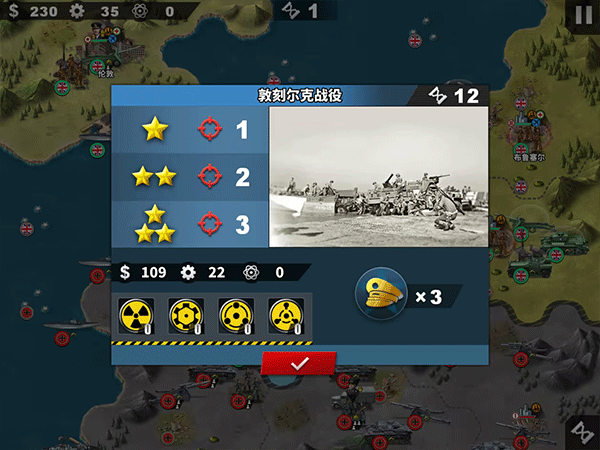View the Dunkirk battle photograph
Viewport: 600px width, 450px height.
(x=378, y=176)
